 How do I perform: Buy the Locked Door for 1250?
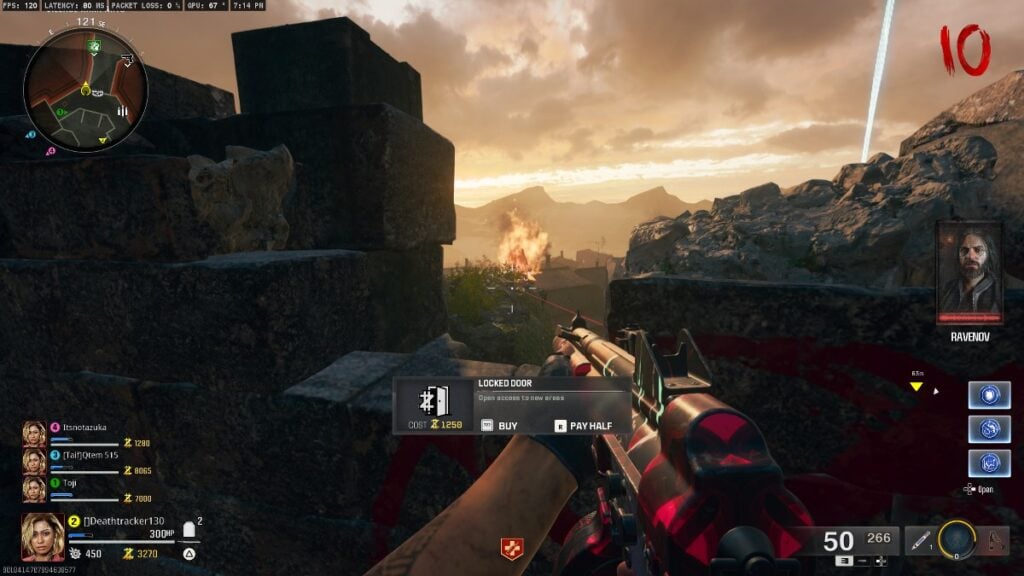click(500, 425)
